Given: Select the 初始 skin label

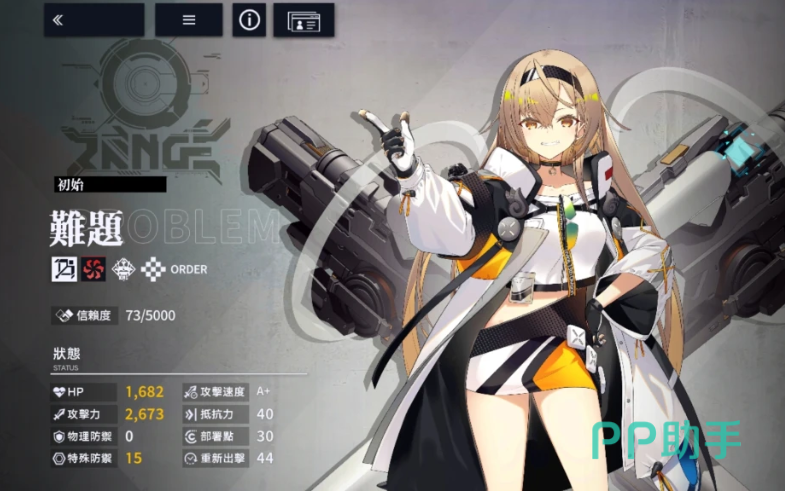Looking at the screenshot, I should point(110,184).
